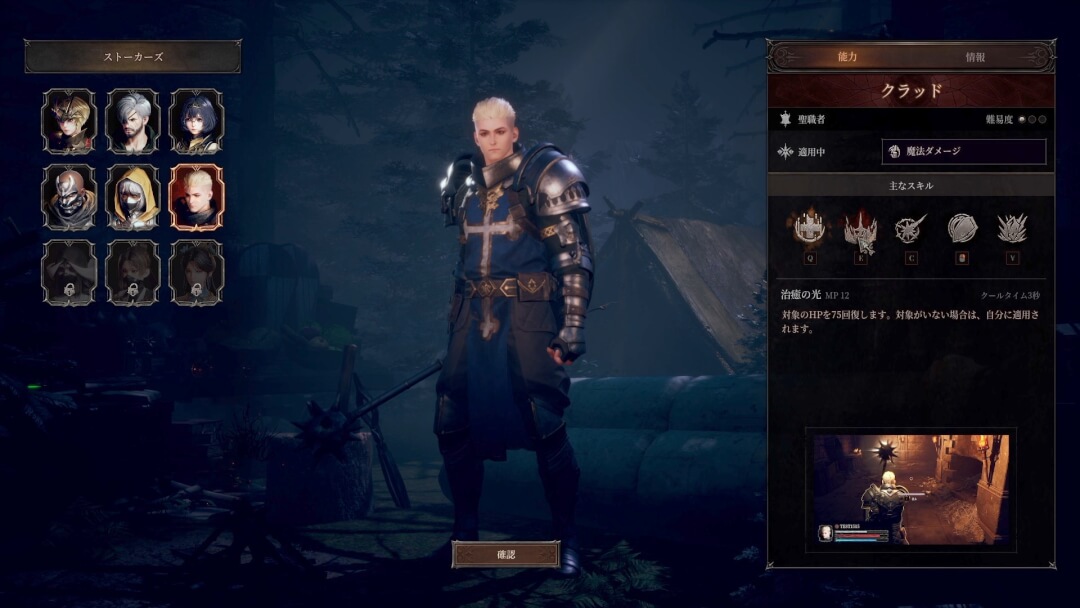This screenshot has height=608, width=1080.
Task: Play the skill preview video thumbnail
Action: [910, 490]
